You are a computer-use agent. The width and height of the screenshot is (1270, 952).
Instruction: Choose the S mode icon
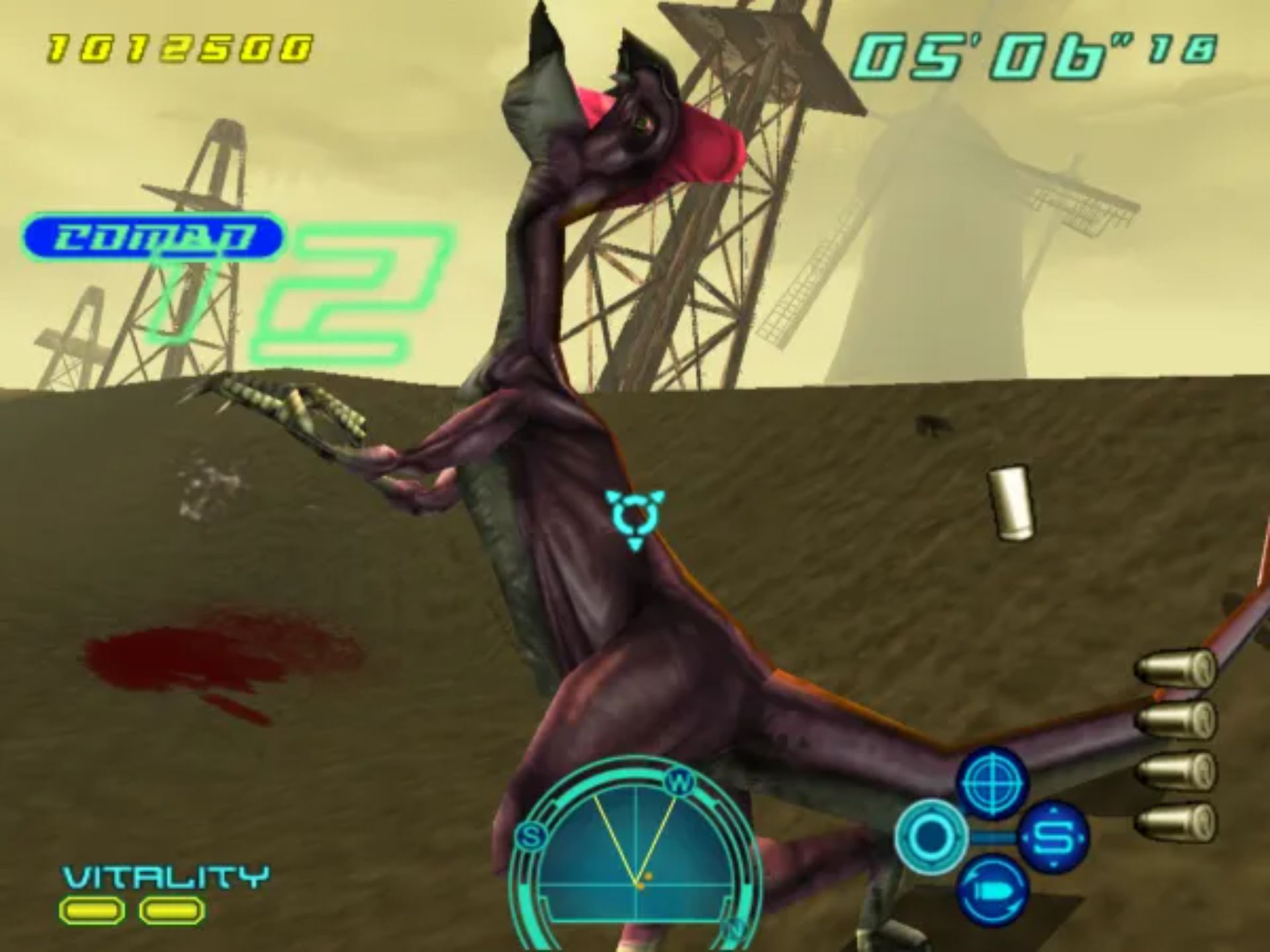tap(1053, 838)
